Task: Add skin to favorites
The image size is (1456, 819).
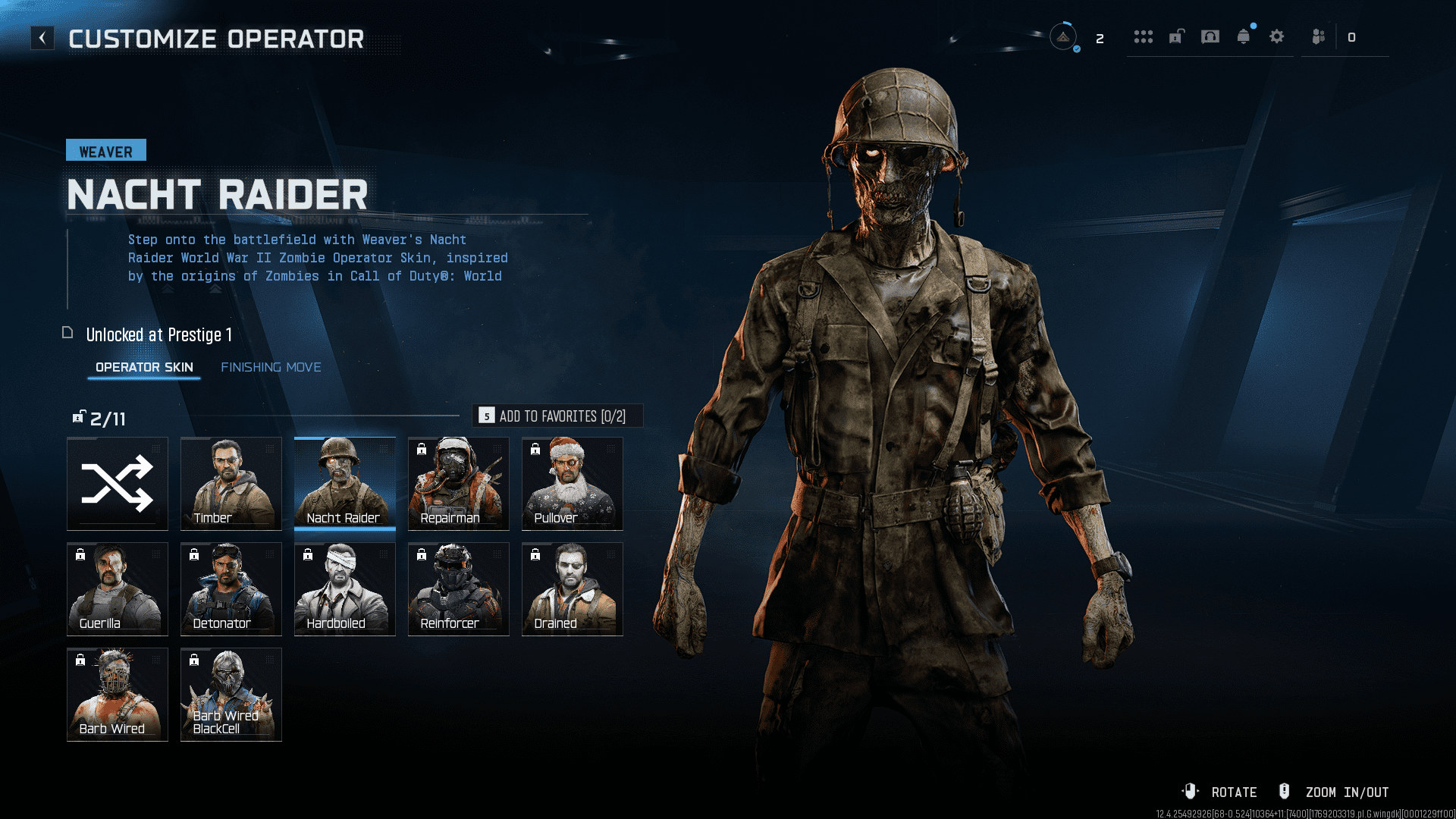Action: [557, 416]
